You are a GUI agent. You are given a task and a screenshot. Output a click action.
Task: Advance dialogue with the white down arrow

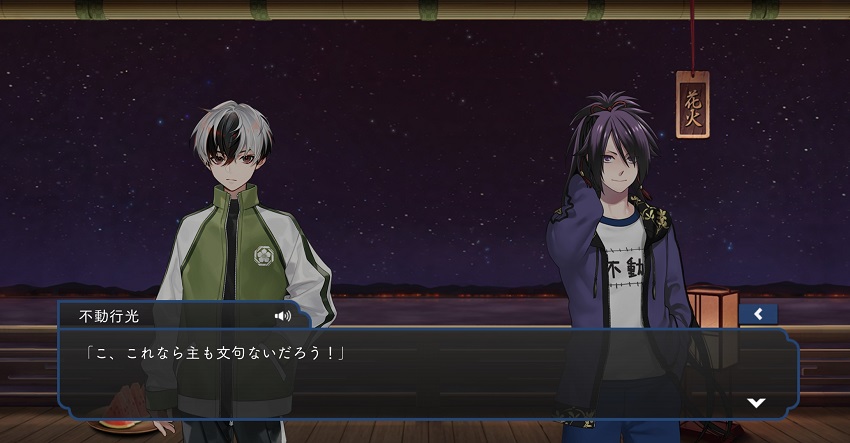[757, 402]
